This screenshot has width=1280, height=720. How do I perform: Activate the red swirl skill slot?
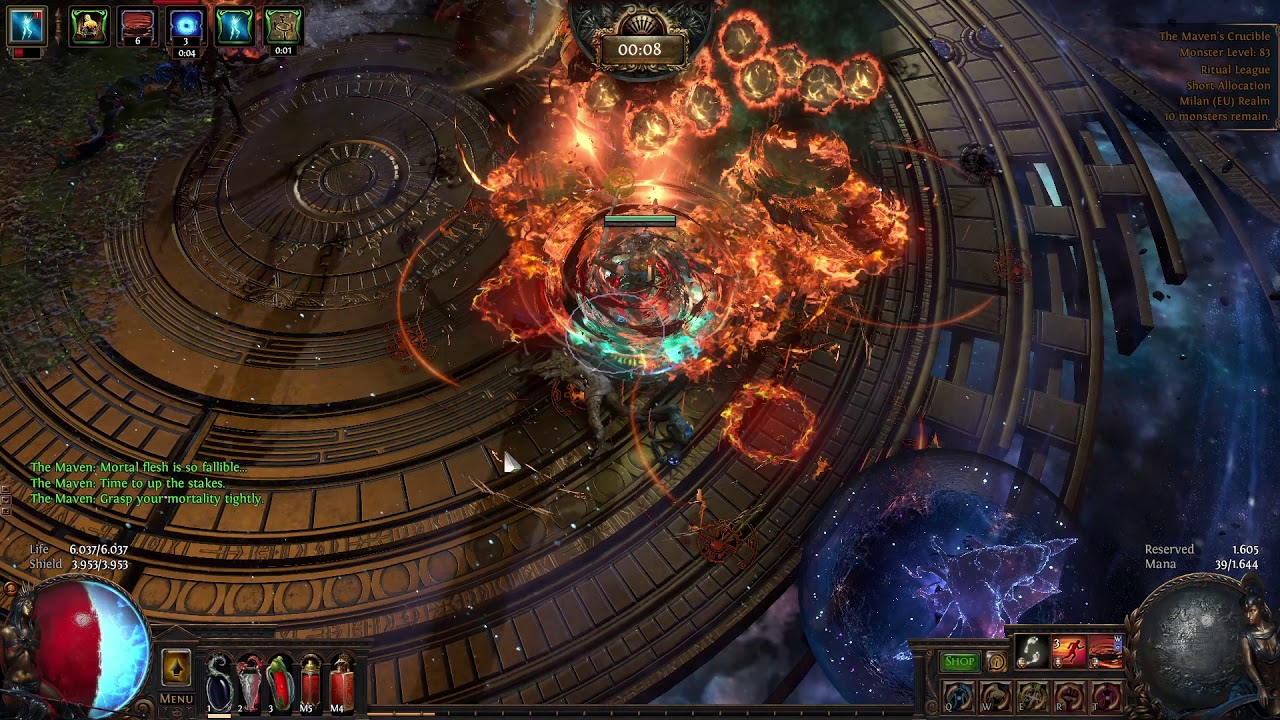point(1105,653)
